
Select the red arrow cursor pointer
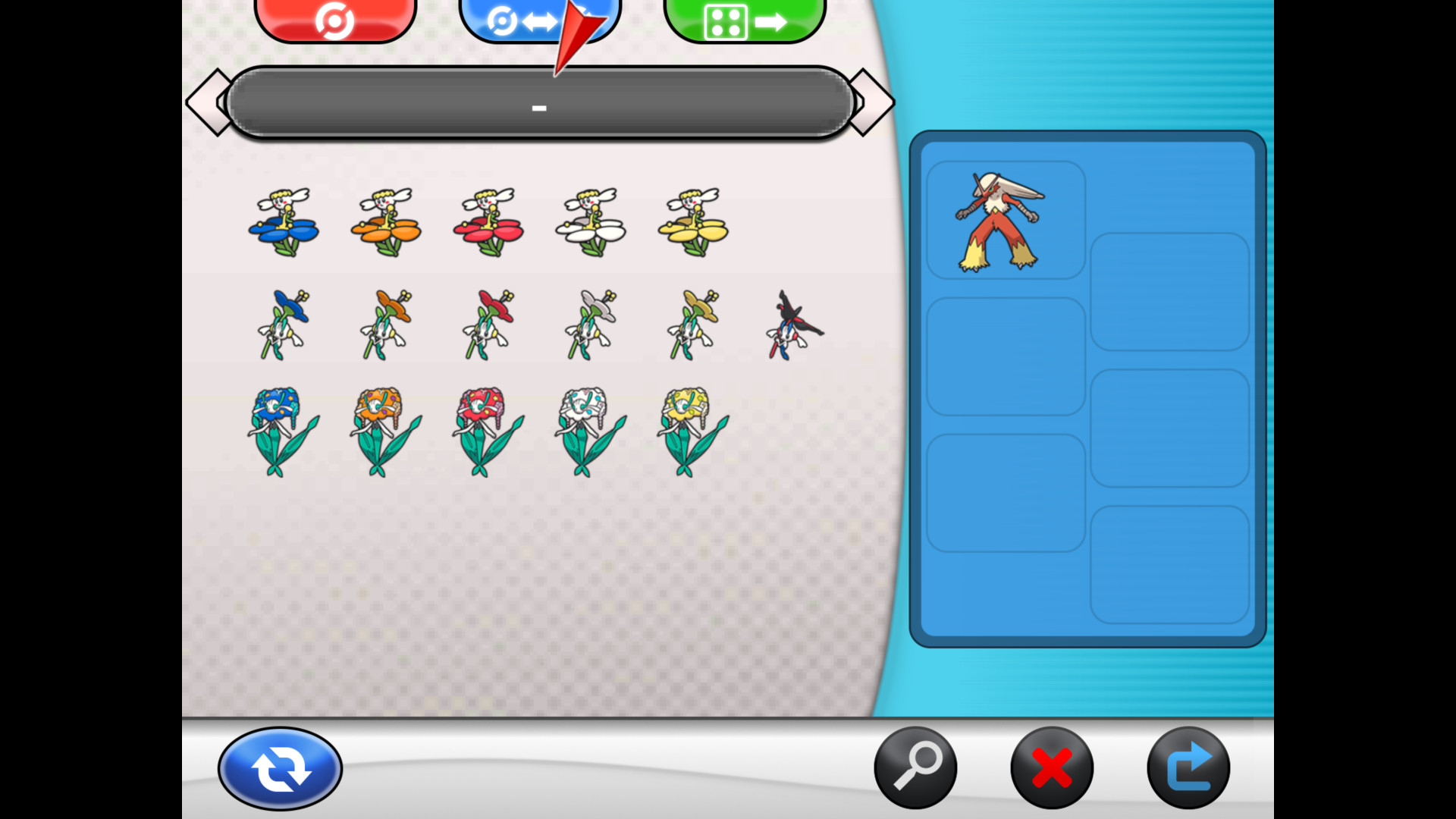pyautogui.click(x=579, y=34)
